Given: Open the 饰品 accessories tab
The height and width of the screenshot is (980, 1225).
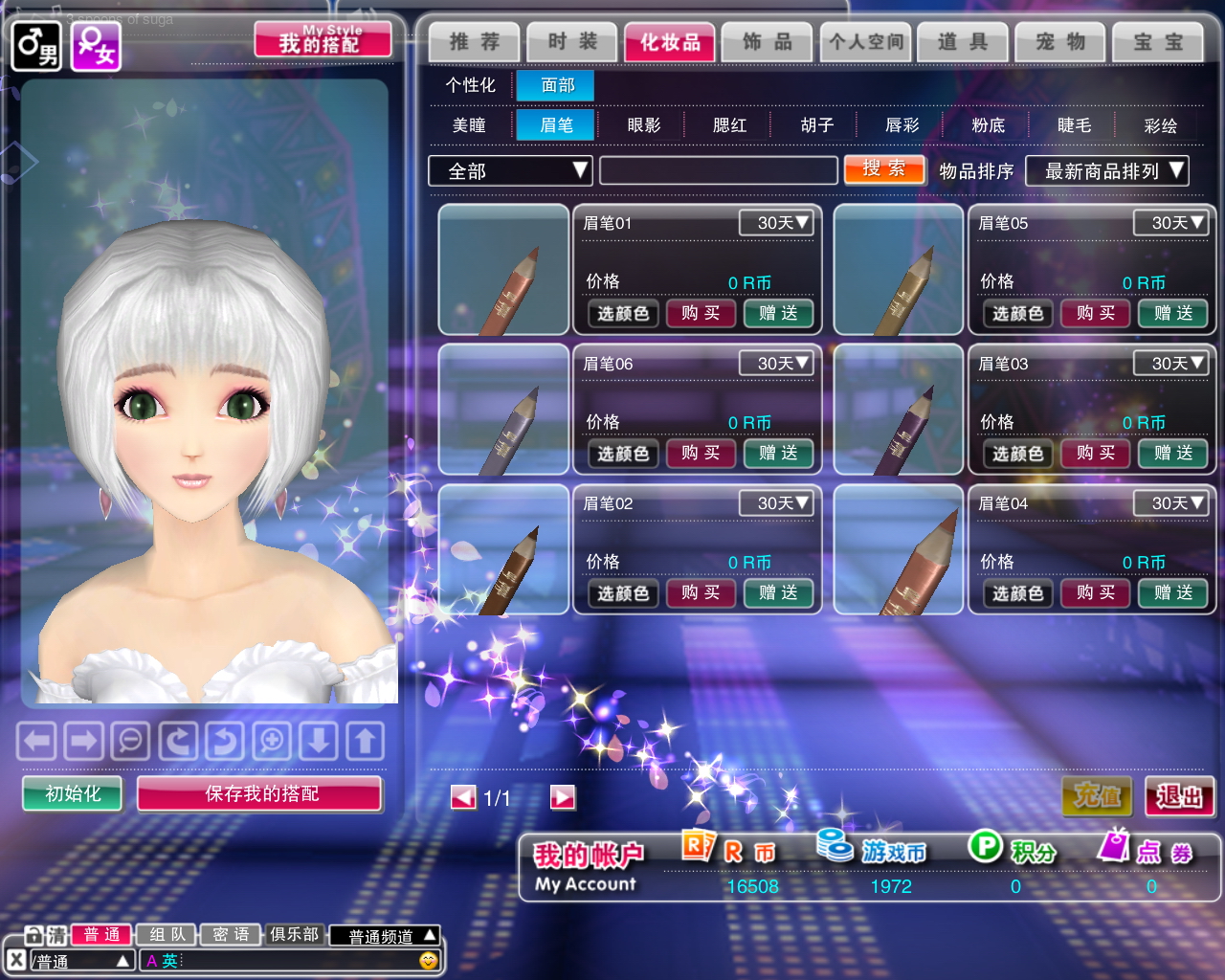Looking at the screenshot, I should tap(767, 42).
